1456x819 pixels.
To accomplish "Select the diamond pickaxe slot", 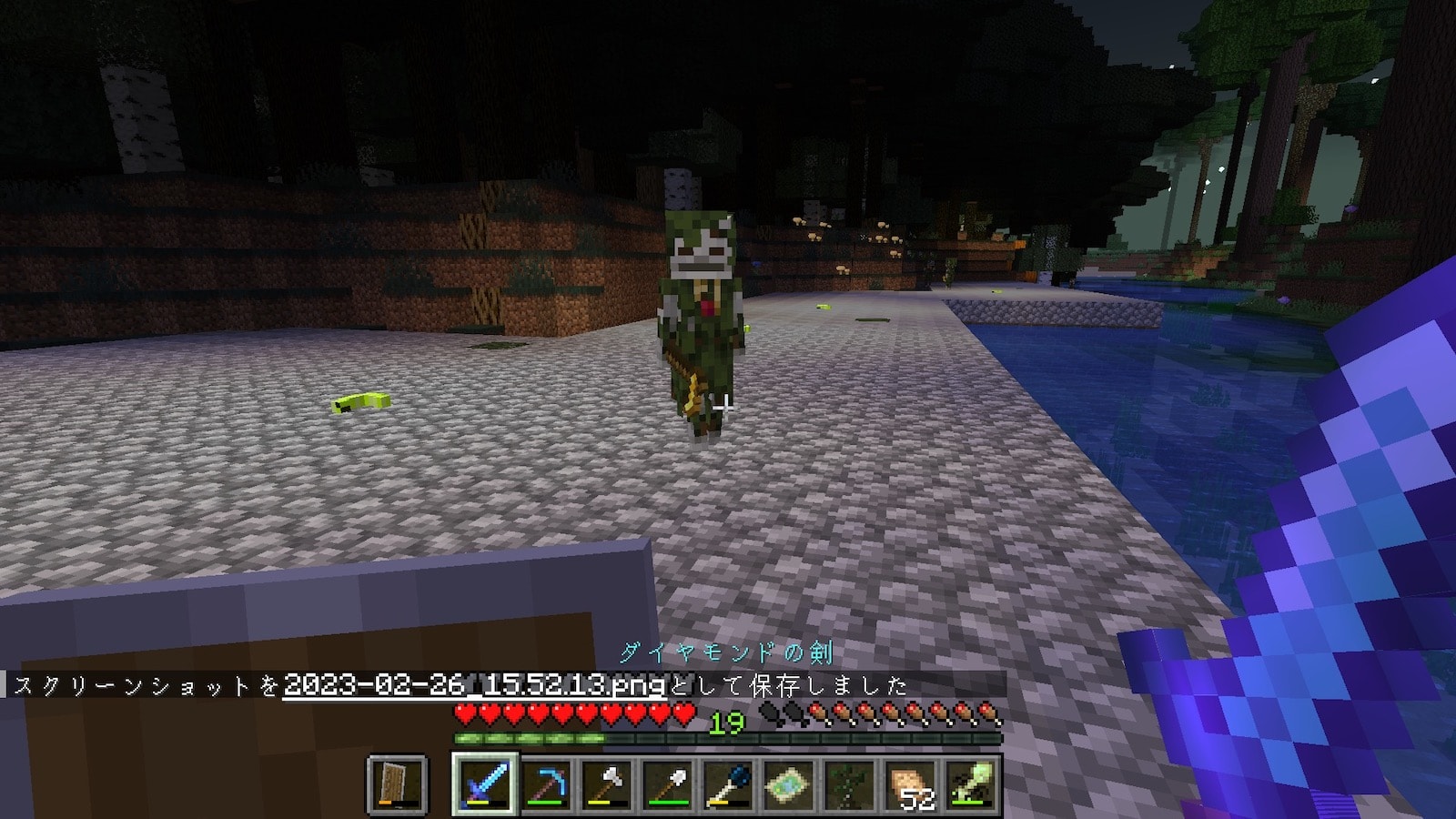I will (546, 784).
